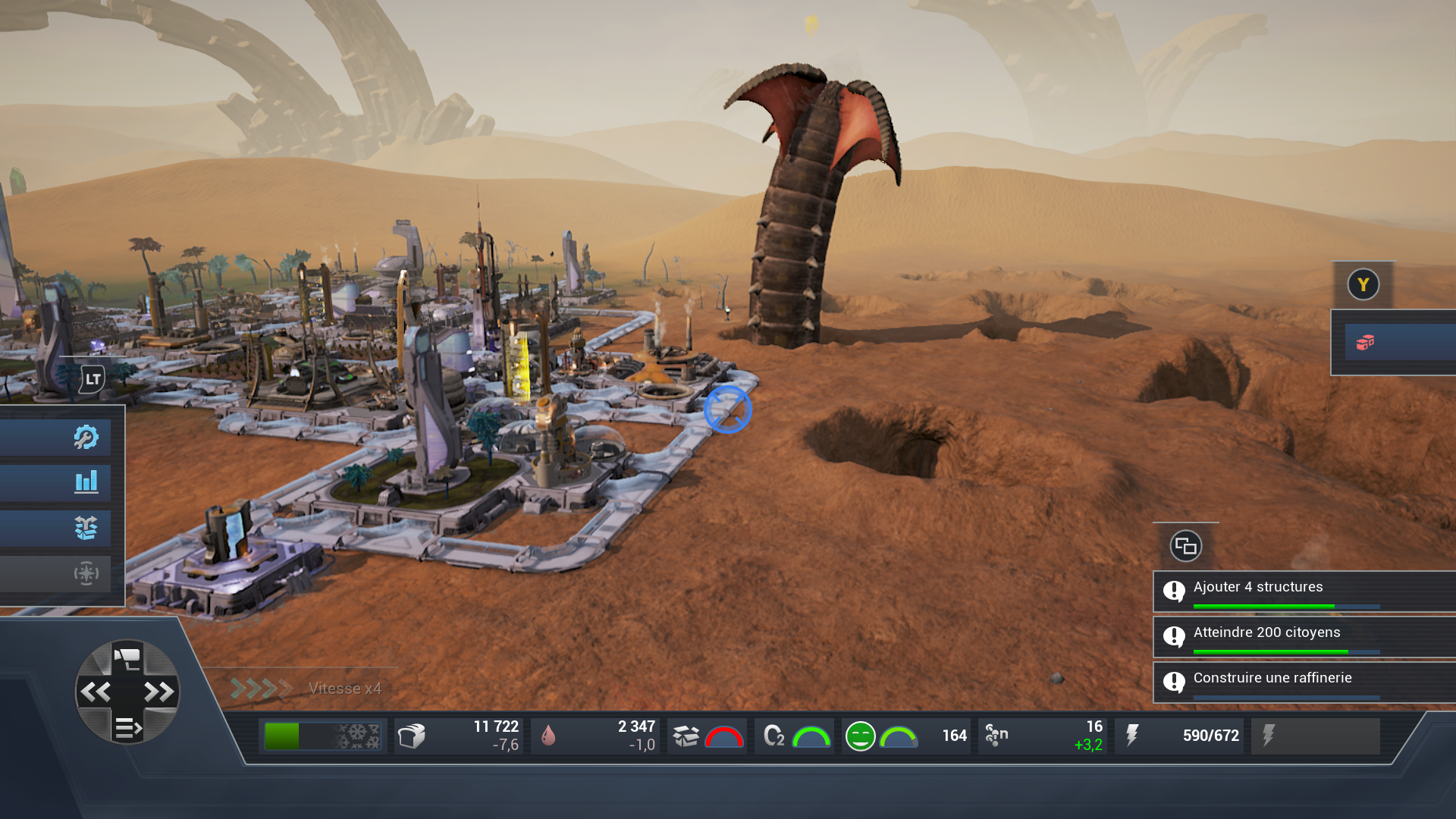
Task: Click the camera icon on the D-pad wheel
Action: click(x=127, y=657)
